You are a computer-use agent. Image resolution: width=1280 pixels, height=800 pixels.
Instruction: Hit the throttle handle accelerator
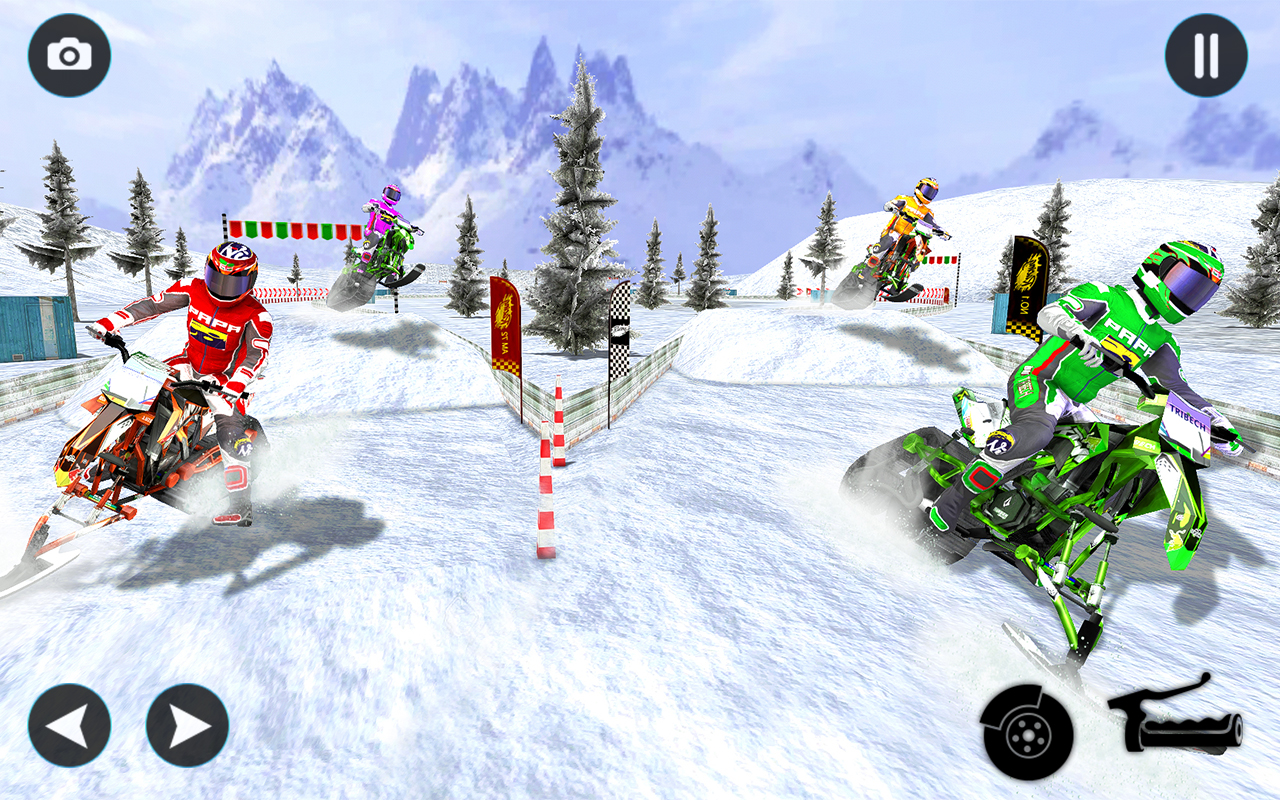1177,717
